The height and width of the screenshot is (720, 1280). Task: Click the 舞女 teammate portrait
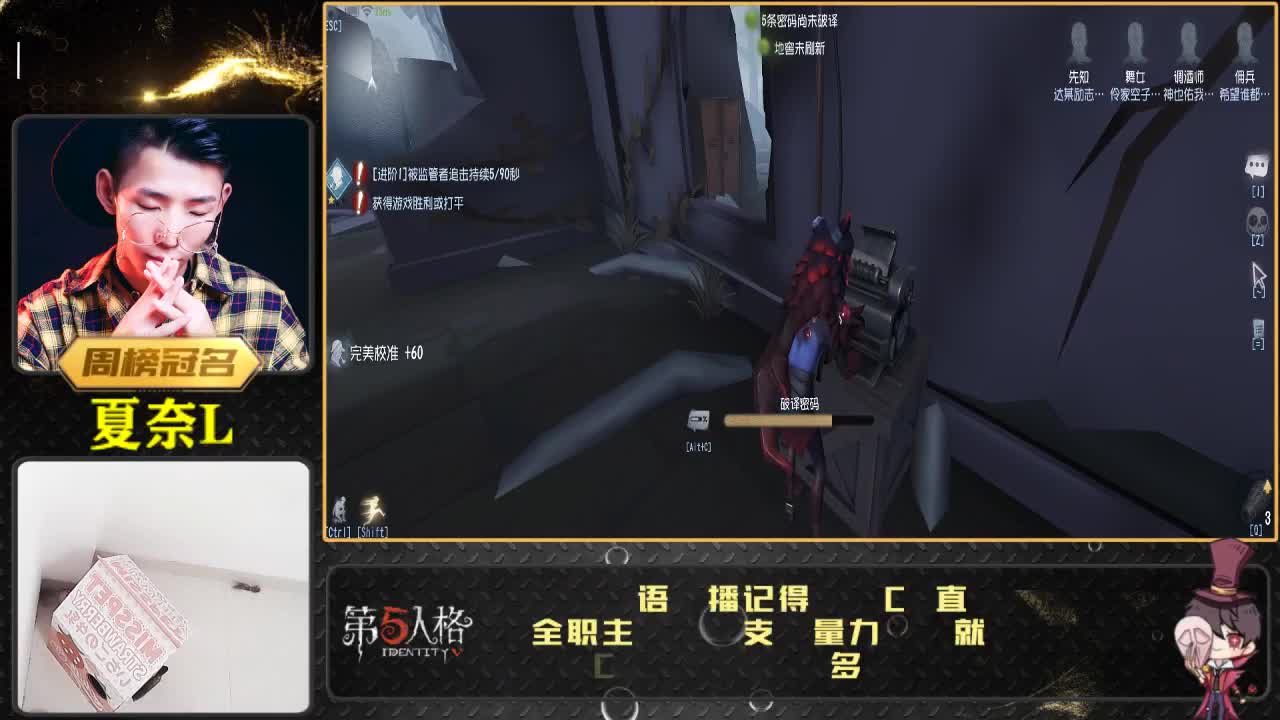click(1134, 45)
